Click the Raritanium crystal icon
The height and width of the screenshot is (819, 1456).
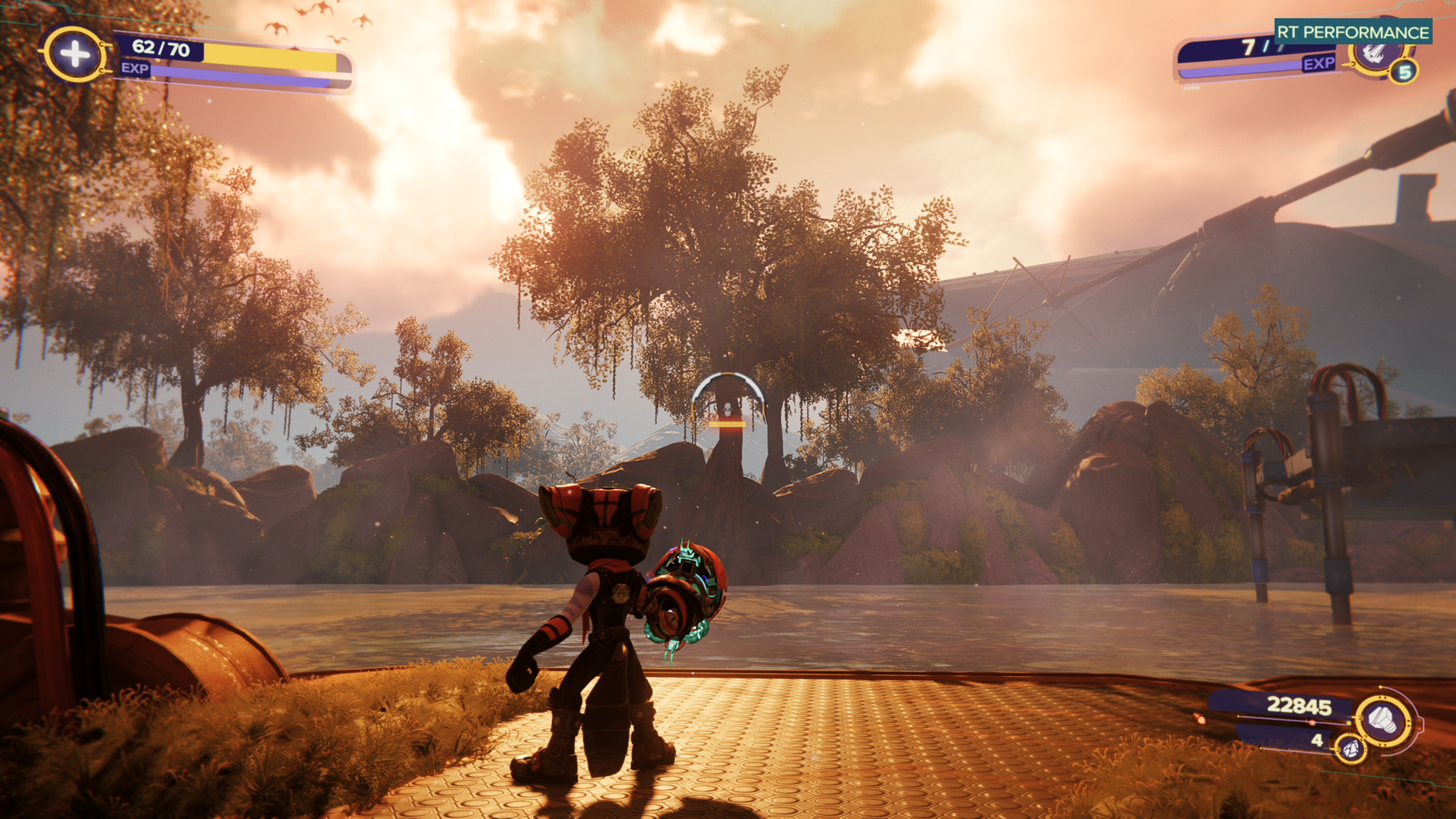(x=1350, y=747)
